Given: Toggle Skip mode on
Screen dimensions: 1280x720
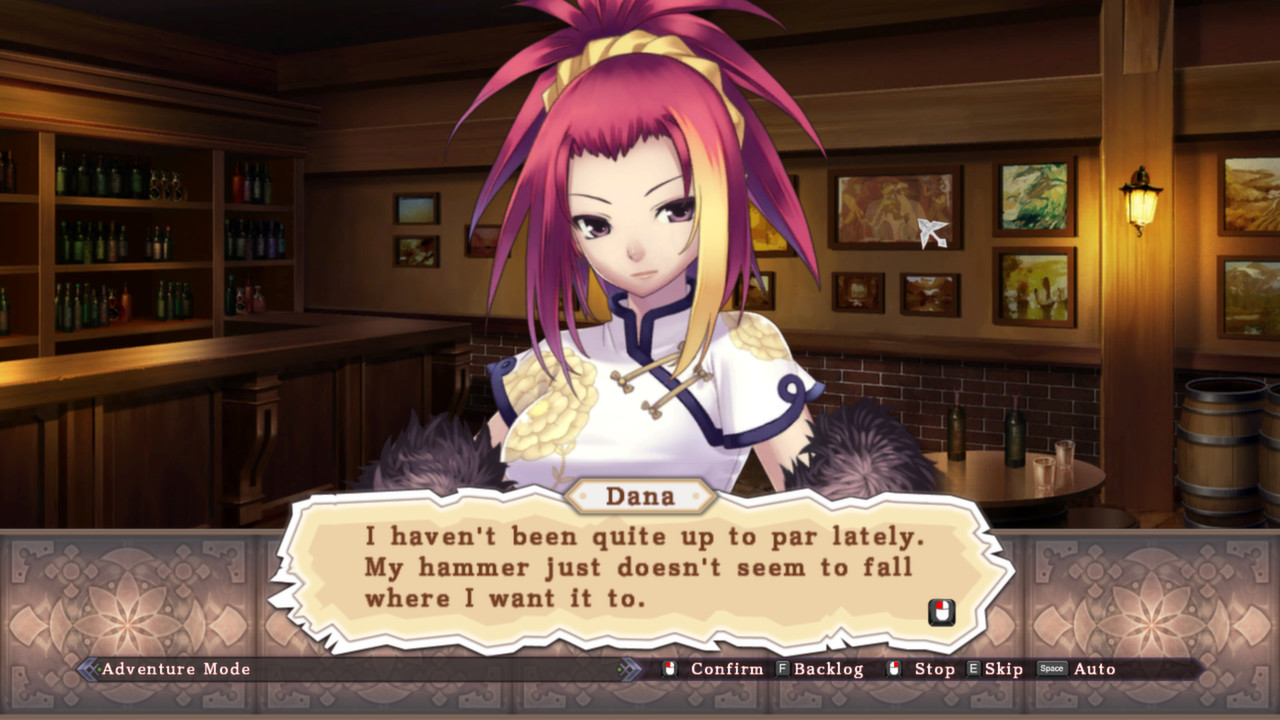Looking at the screenshot, I should click(x=1001, y=669).
